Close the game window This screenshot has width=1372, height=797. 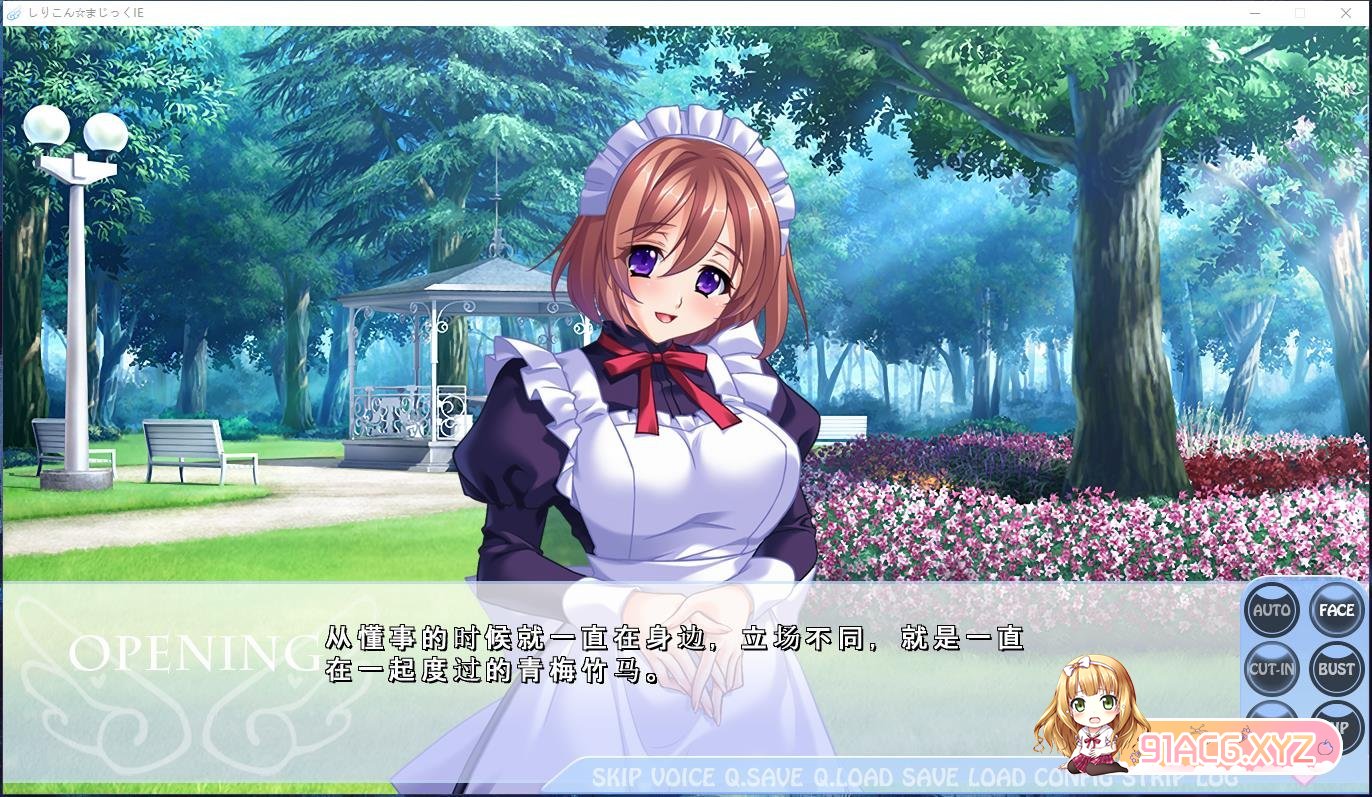pos(1345,13)
